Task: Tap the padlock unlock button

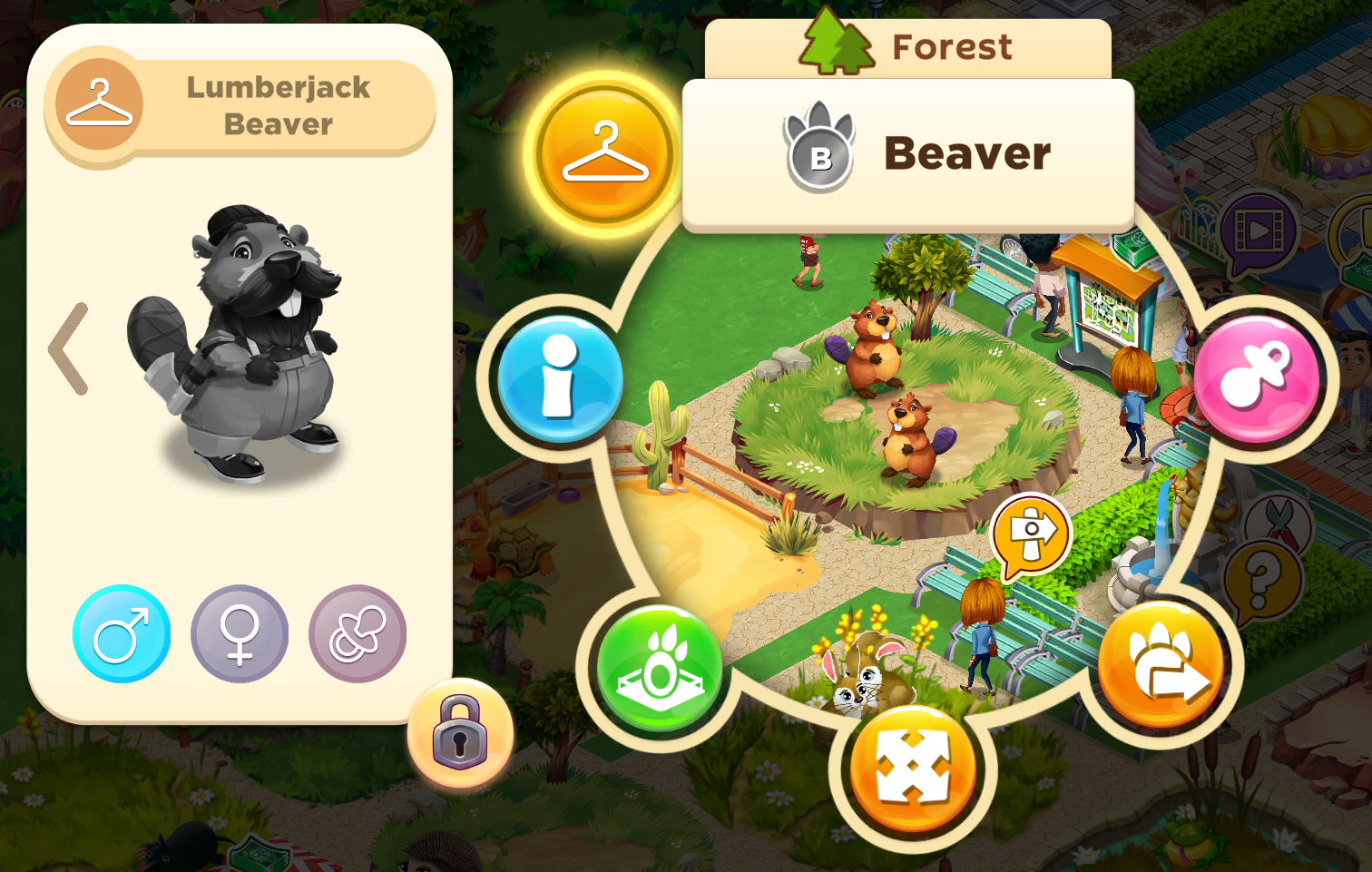Action: pyautogui.click(x=460, y=733)
